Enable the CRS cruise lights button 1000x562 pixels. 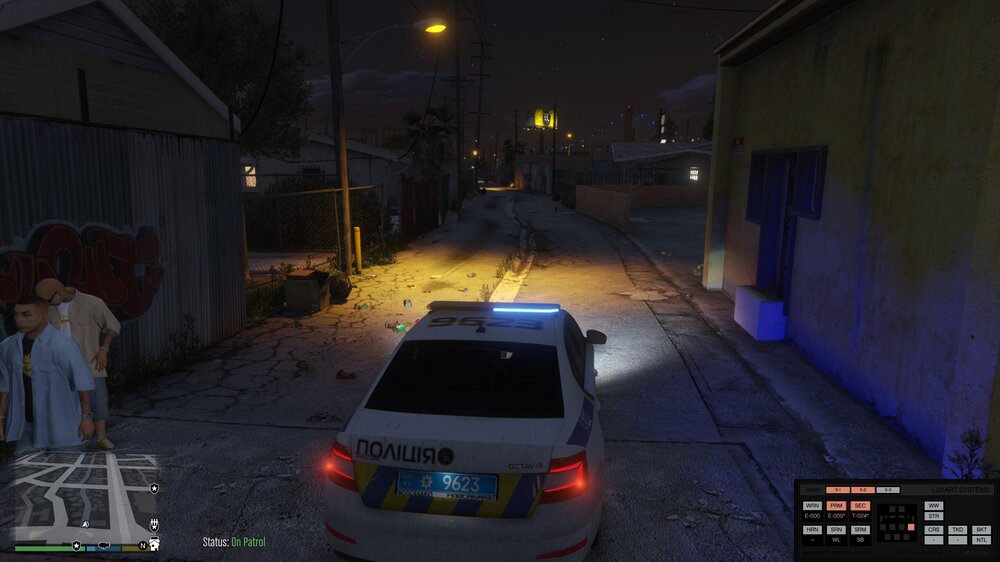pos(934,530)
